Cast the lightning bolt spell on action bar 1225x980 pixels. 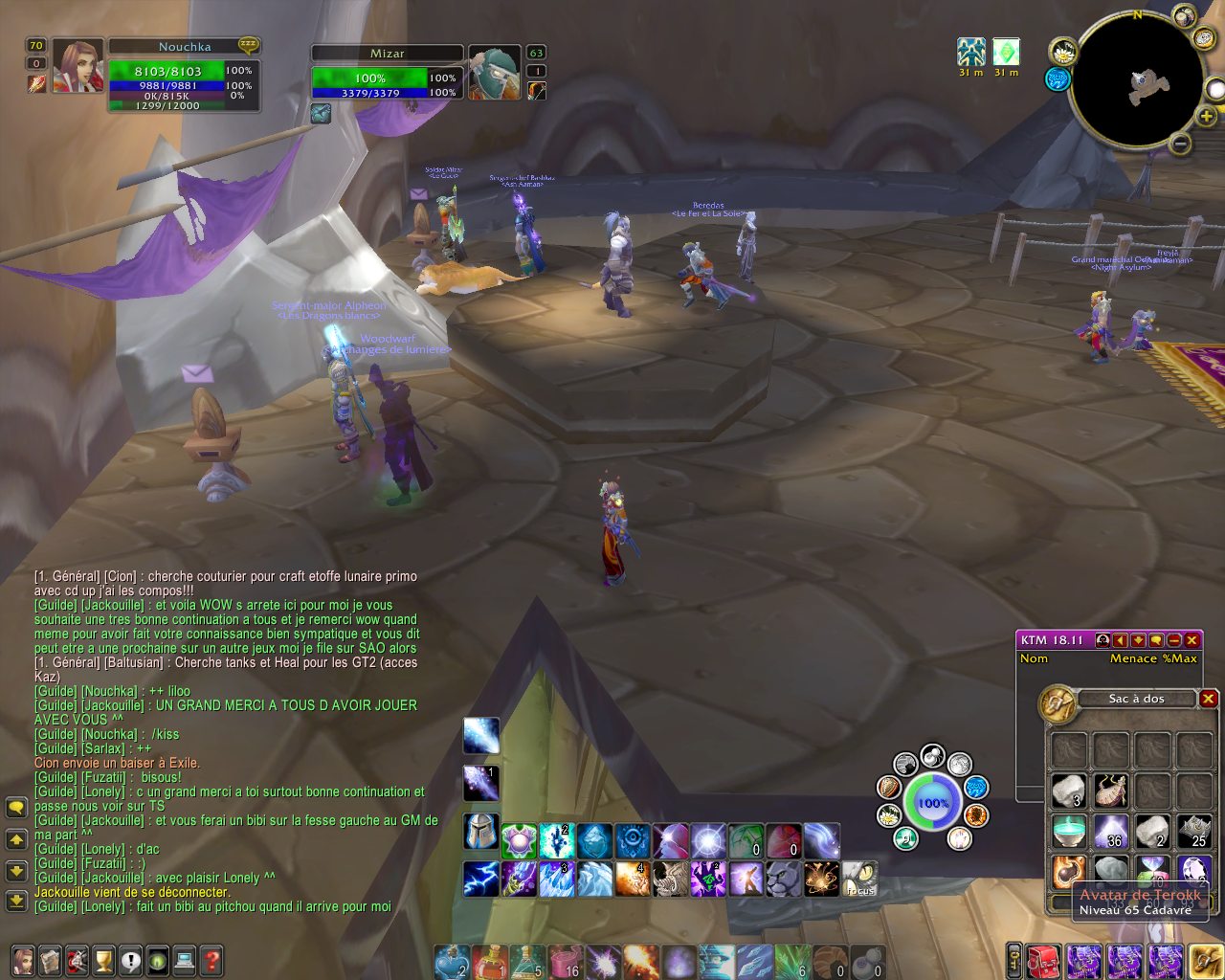(481, 879)
